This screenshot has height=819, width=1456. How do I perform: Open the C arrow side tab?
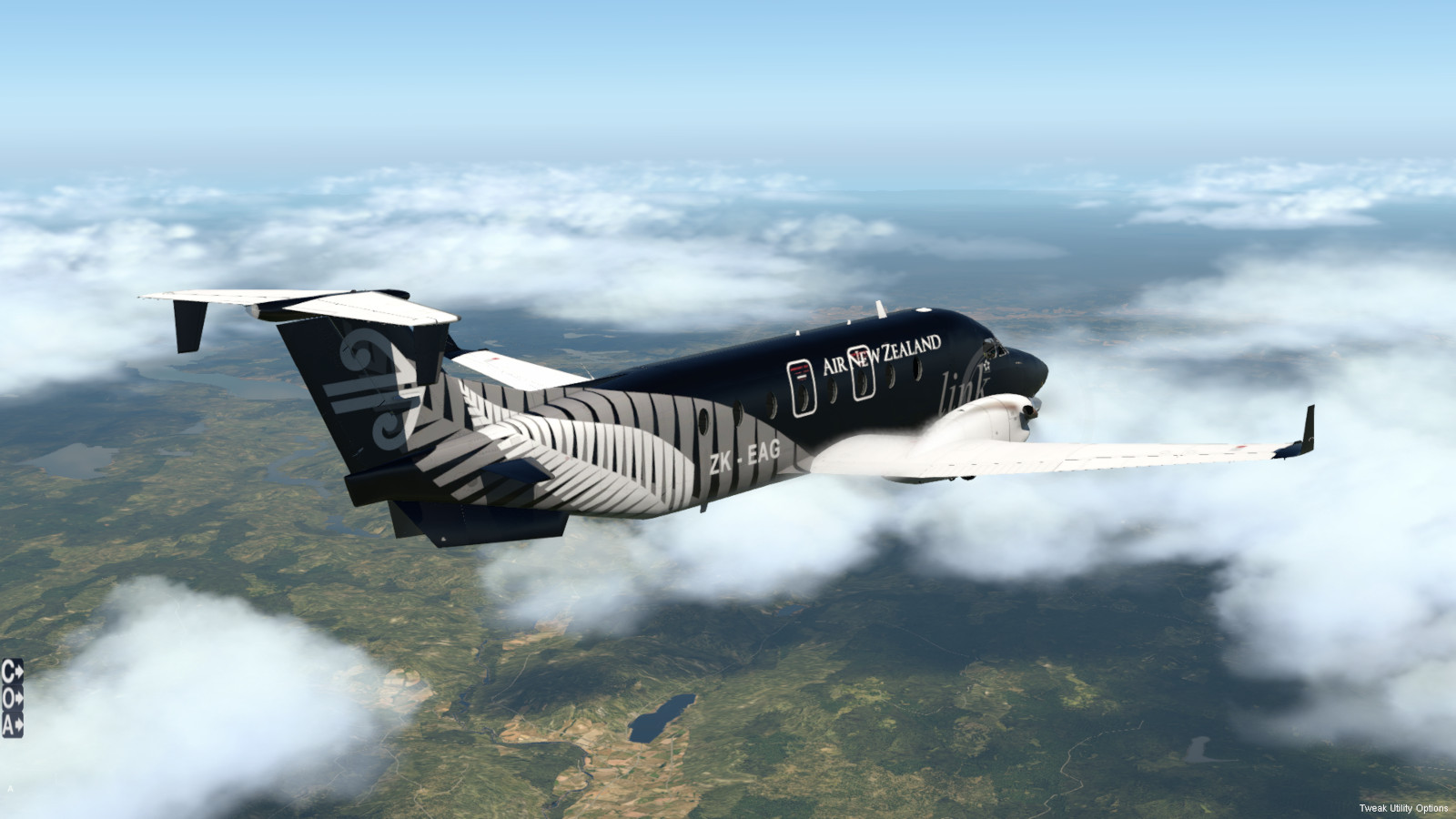(x=12, y=672)
